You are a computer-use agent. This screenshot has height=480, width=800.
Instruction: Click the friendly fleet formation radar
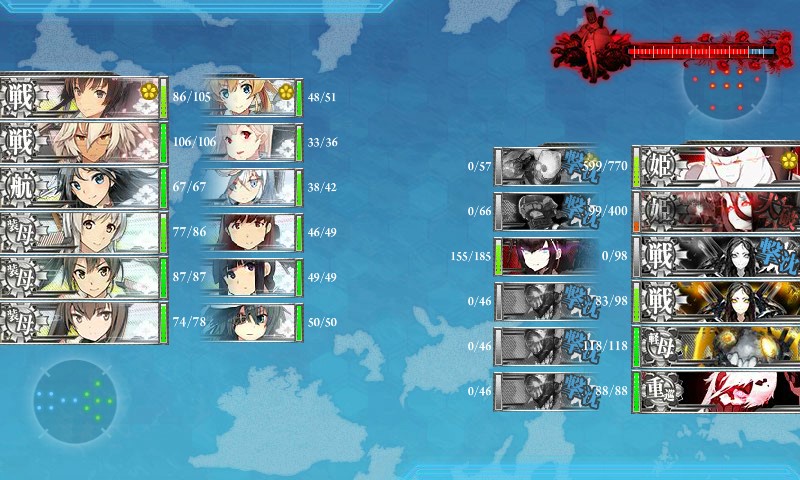click(x=74, y=401)
